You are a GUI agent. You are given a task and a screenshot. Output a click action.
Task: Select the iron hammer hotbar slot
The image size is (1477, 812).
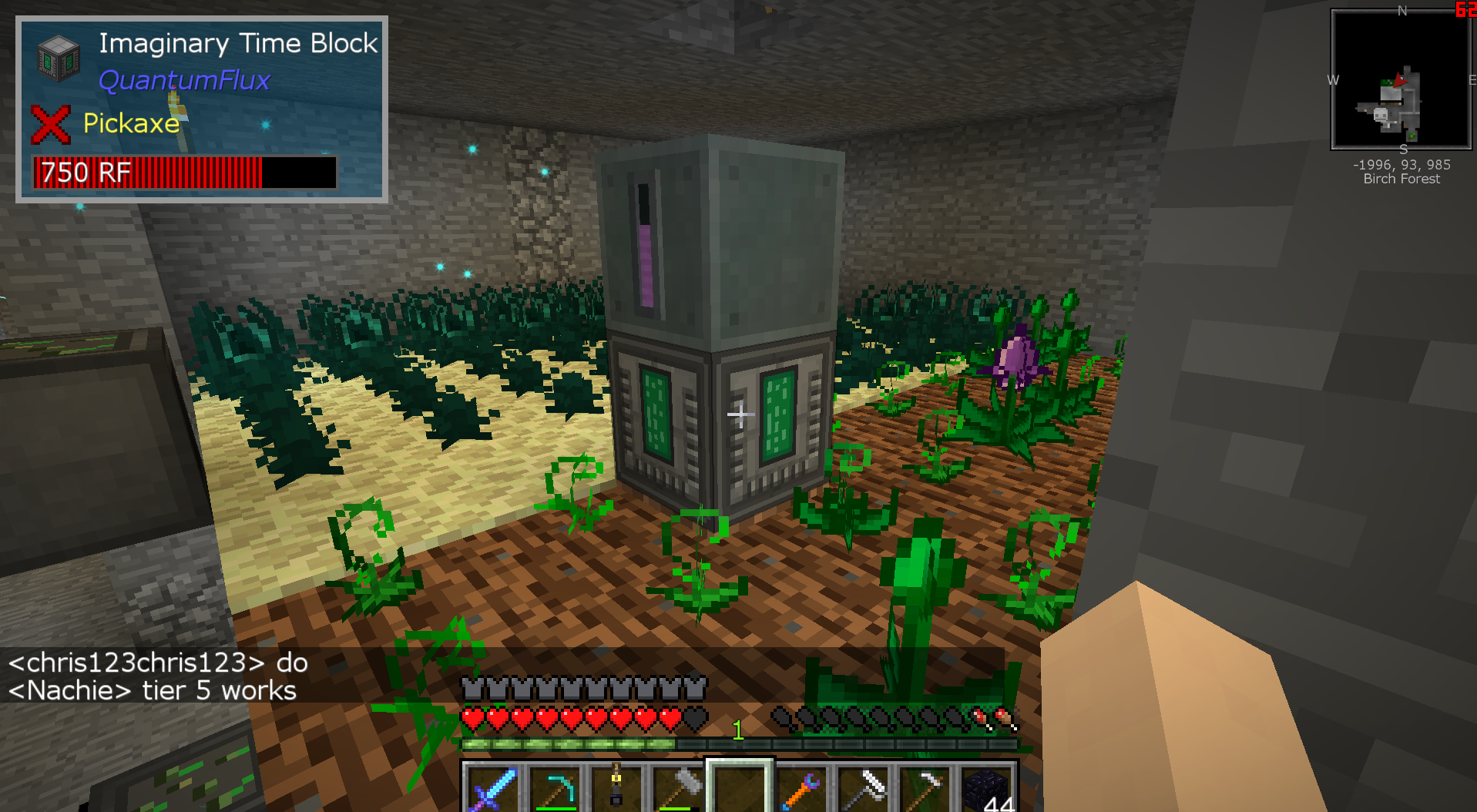coord(678,789)
